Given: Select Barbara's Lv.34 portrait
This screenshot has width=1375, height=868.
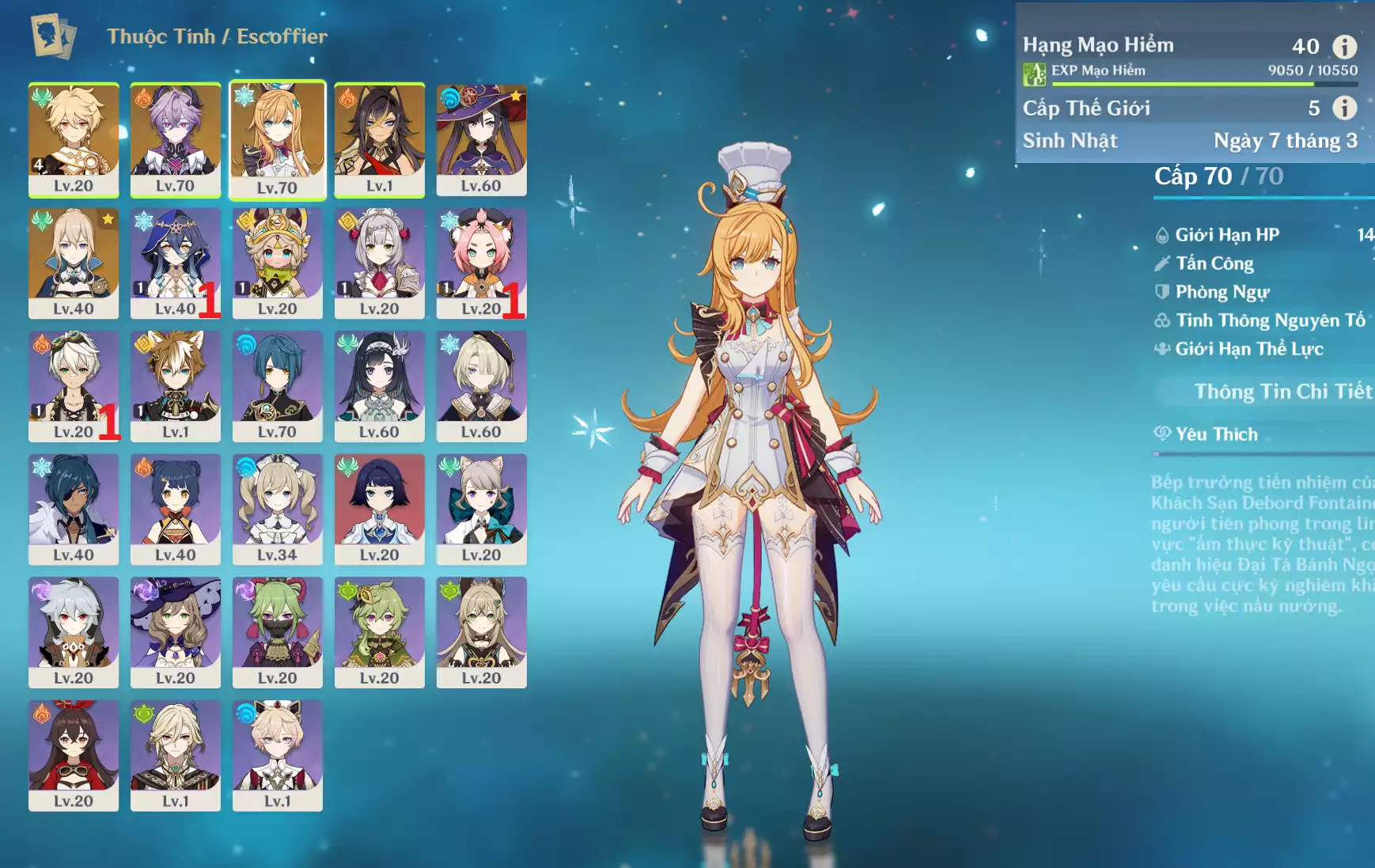Looking at the screenshot, I should pos(277,509).
